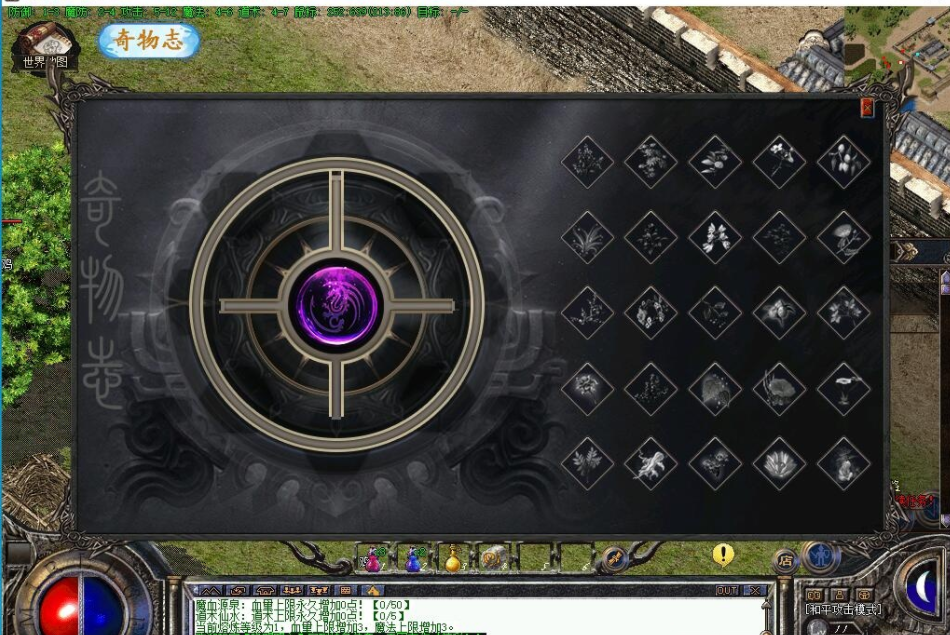Click the yellow exclamation mark notification

[723, 554]
